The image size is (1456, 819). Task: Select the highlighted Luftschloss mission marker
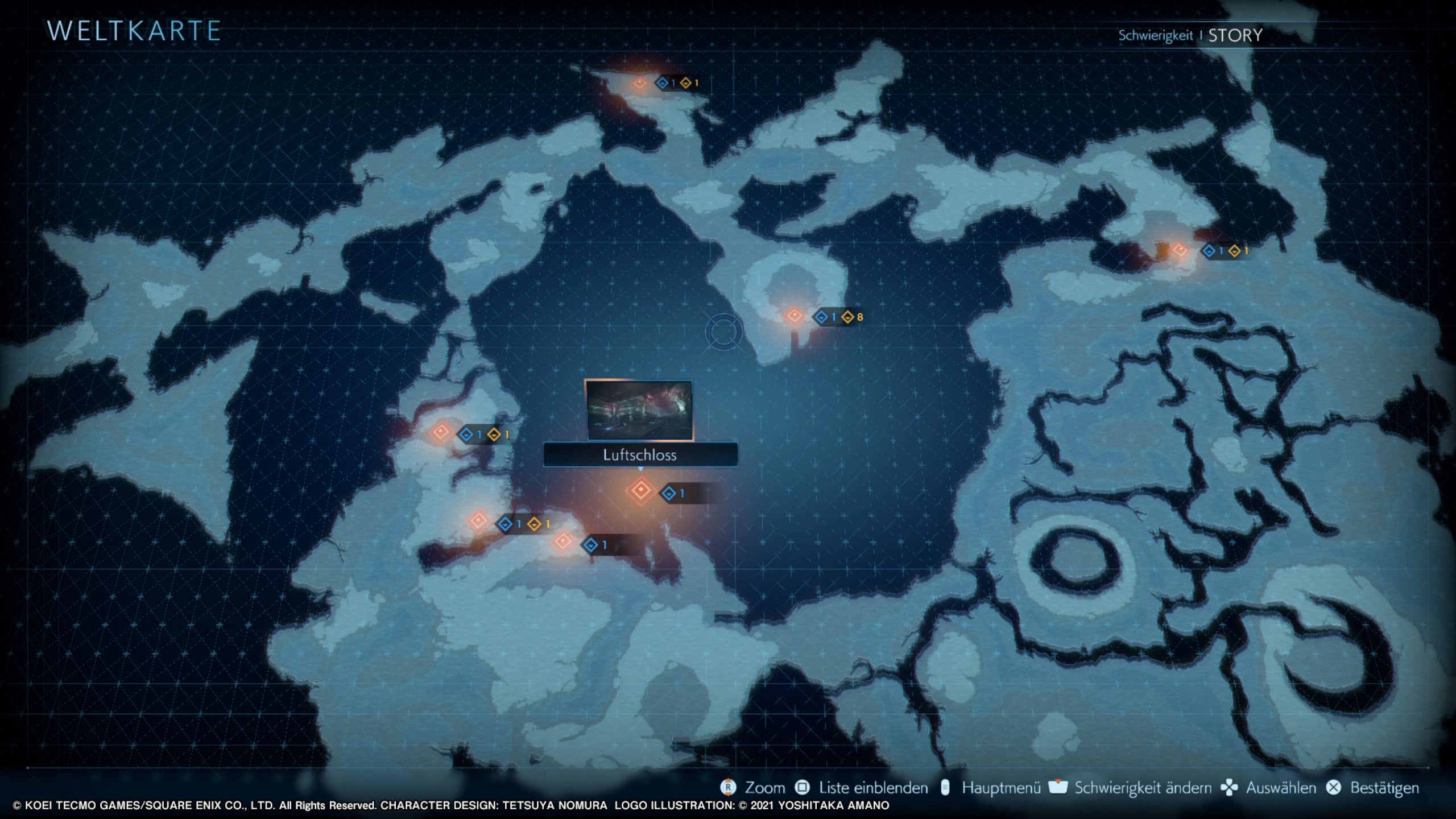click(641, 490)
